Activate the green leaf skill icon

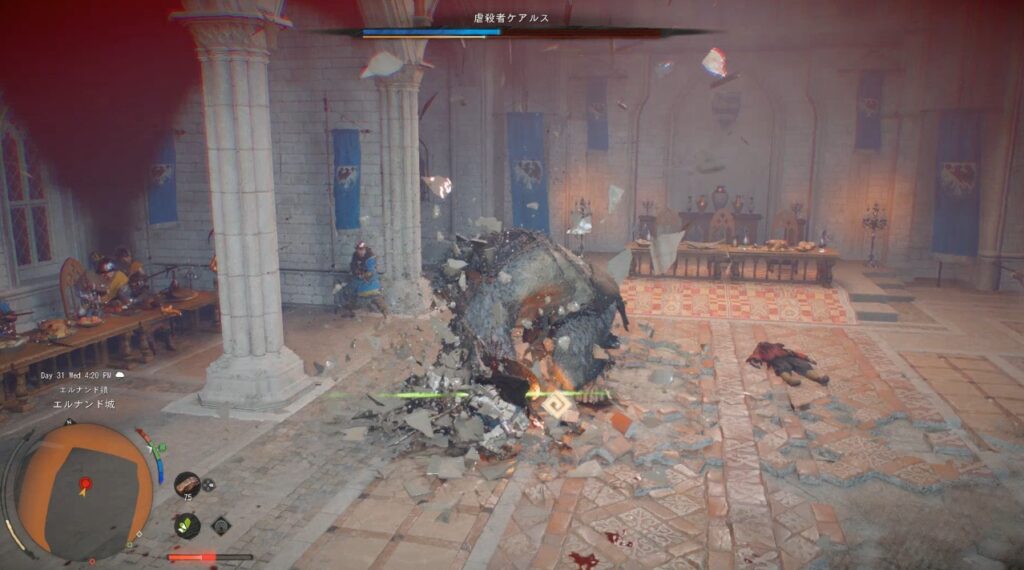[x=187, y=525]
